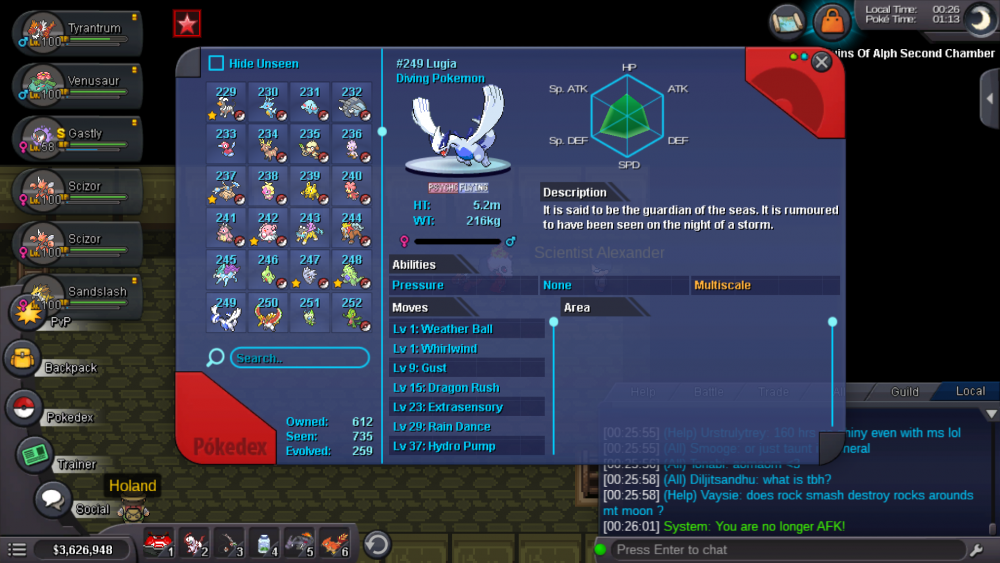Close the Pokedex window
The image size is (1000, 563).
[x=822, y=62]
